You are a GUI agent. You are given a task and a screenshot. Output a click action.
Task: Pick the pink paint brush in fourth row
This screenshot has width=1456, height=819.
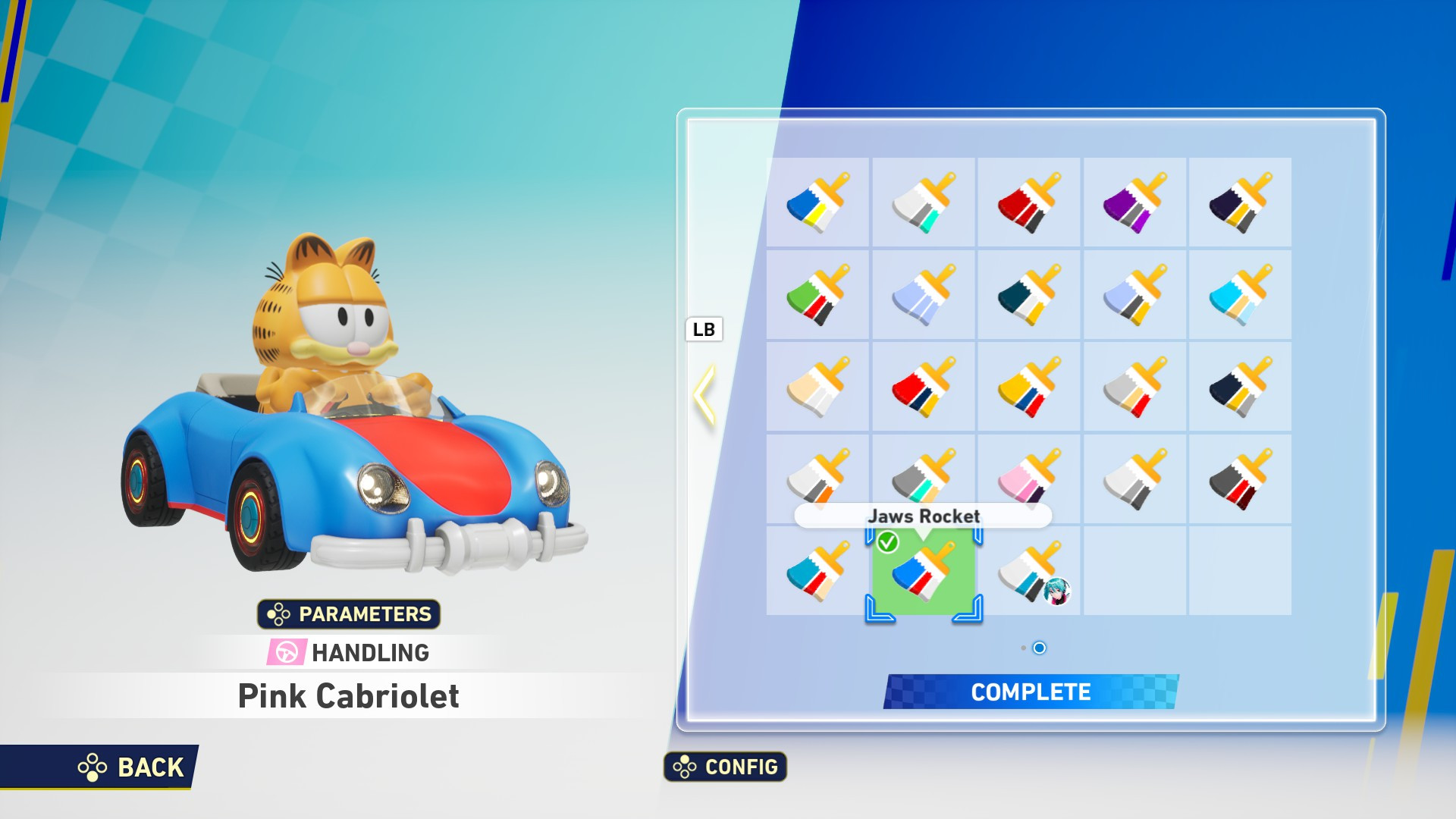click(x=1030, y=478)
